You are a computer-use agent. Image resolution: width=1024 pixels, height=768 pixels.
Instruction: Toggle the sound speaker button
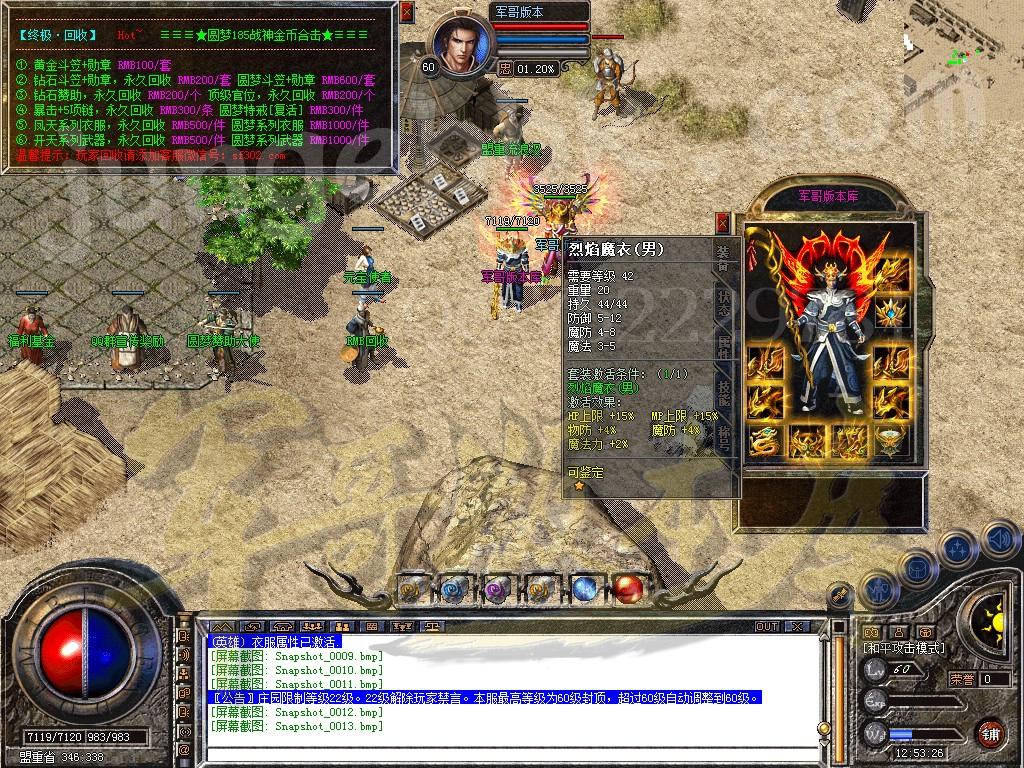999,540
